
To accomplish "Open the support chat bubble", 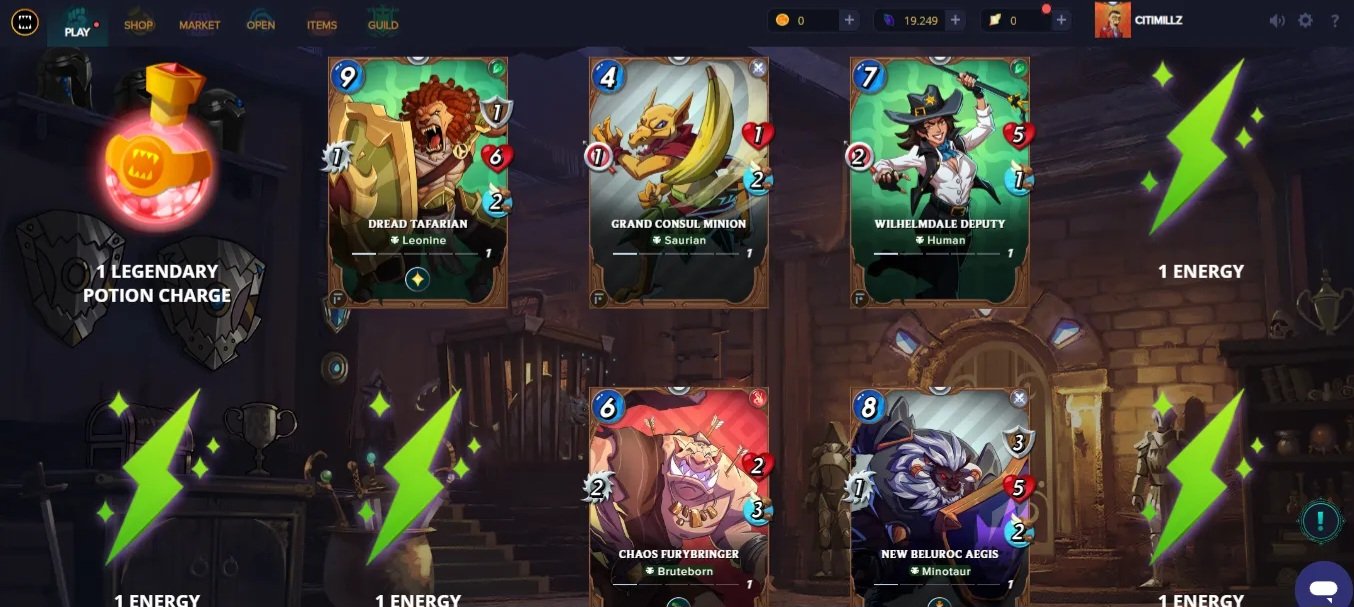I will [x=1322, y=586].
